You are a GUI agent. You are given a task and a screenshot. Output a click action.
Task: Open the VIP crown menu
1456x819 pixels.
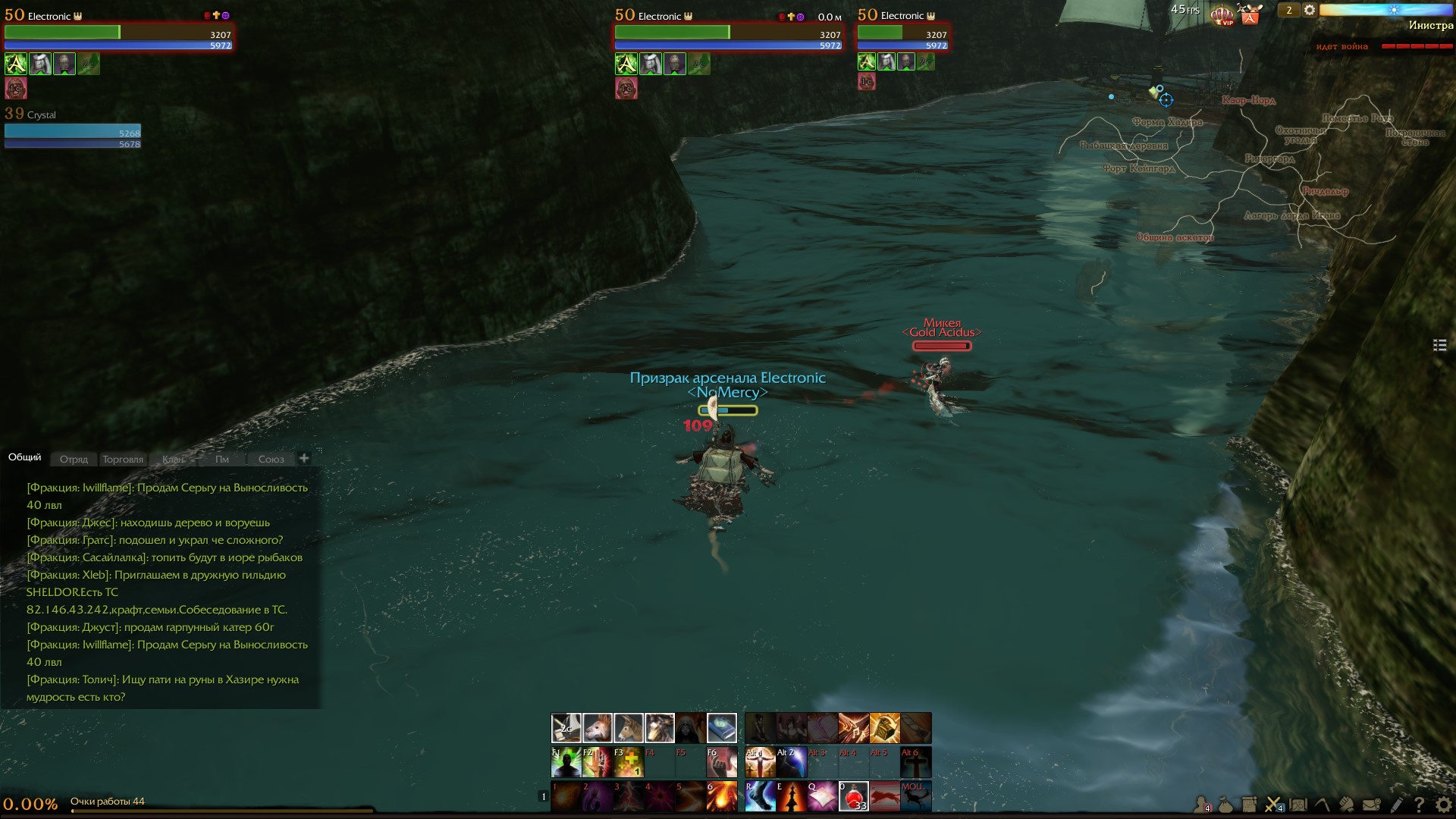pyautogui.click(x=1222, y=14)
